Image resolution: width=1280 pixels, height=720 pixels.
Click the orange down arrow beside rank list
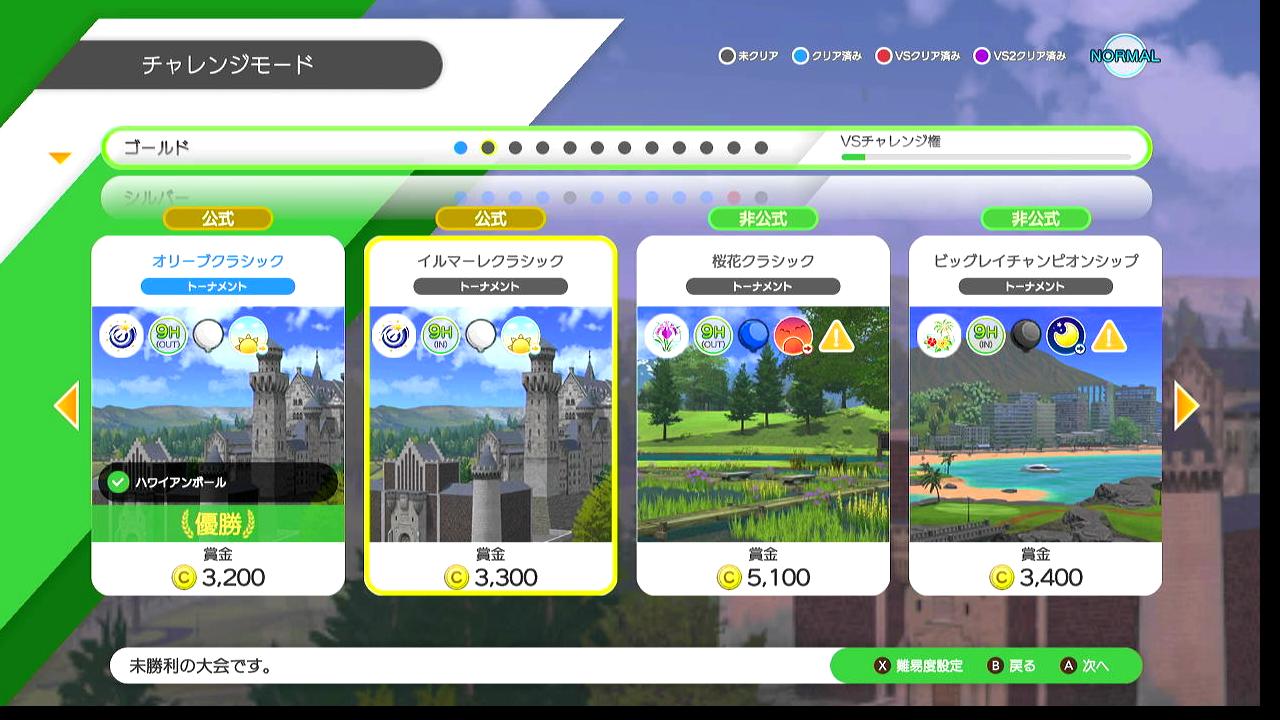click(61, 158)
